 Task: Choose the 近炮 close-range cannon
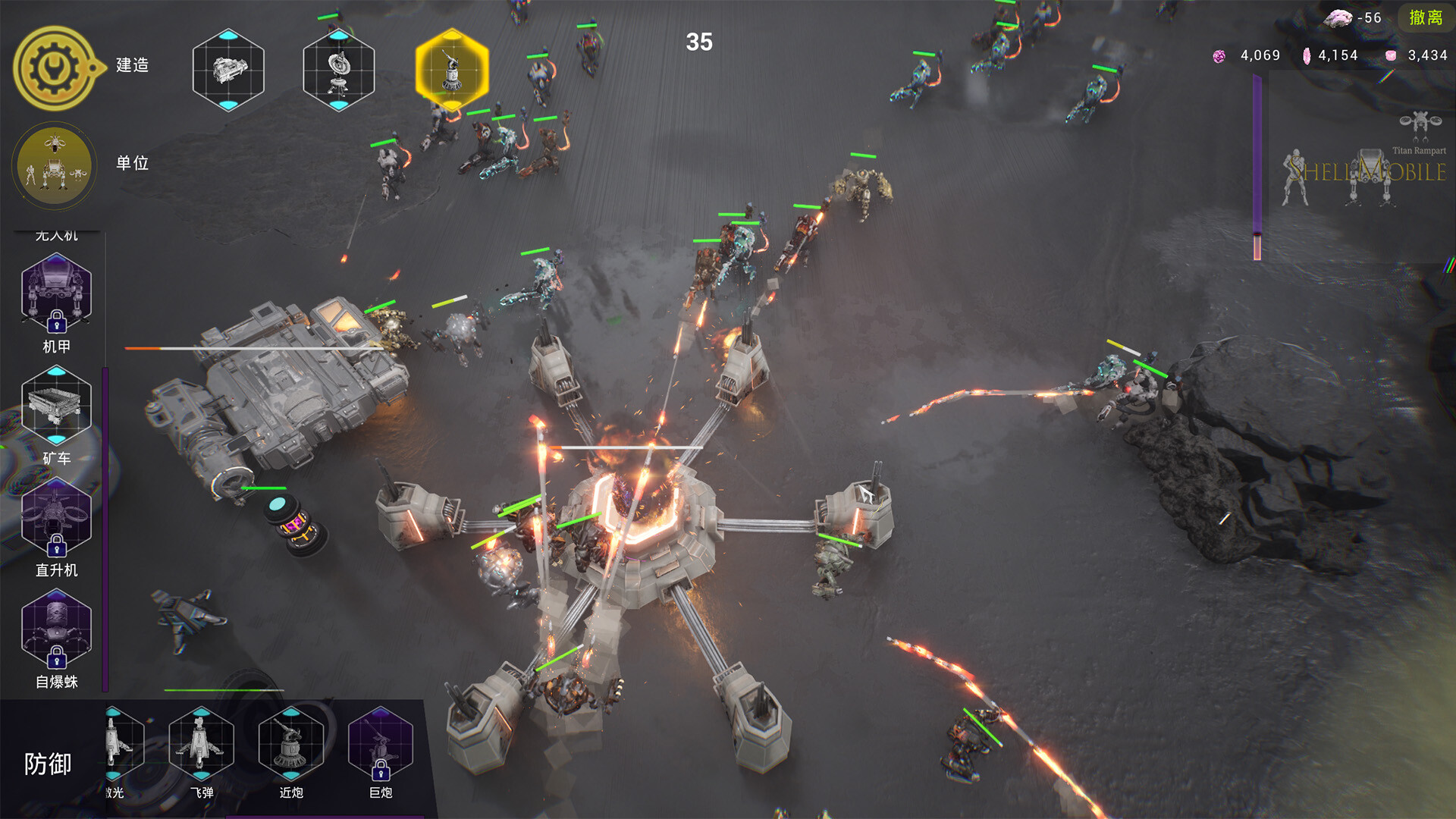290,745
